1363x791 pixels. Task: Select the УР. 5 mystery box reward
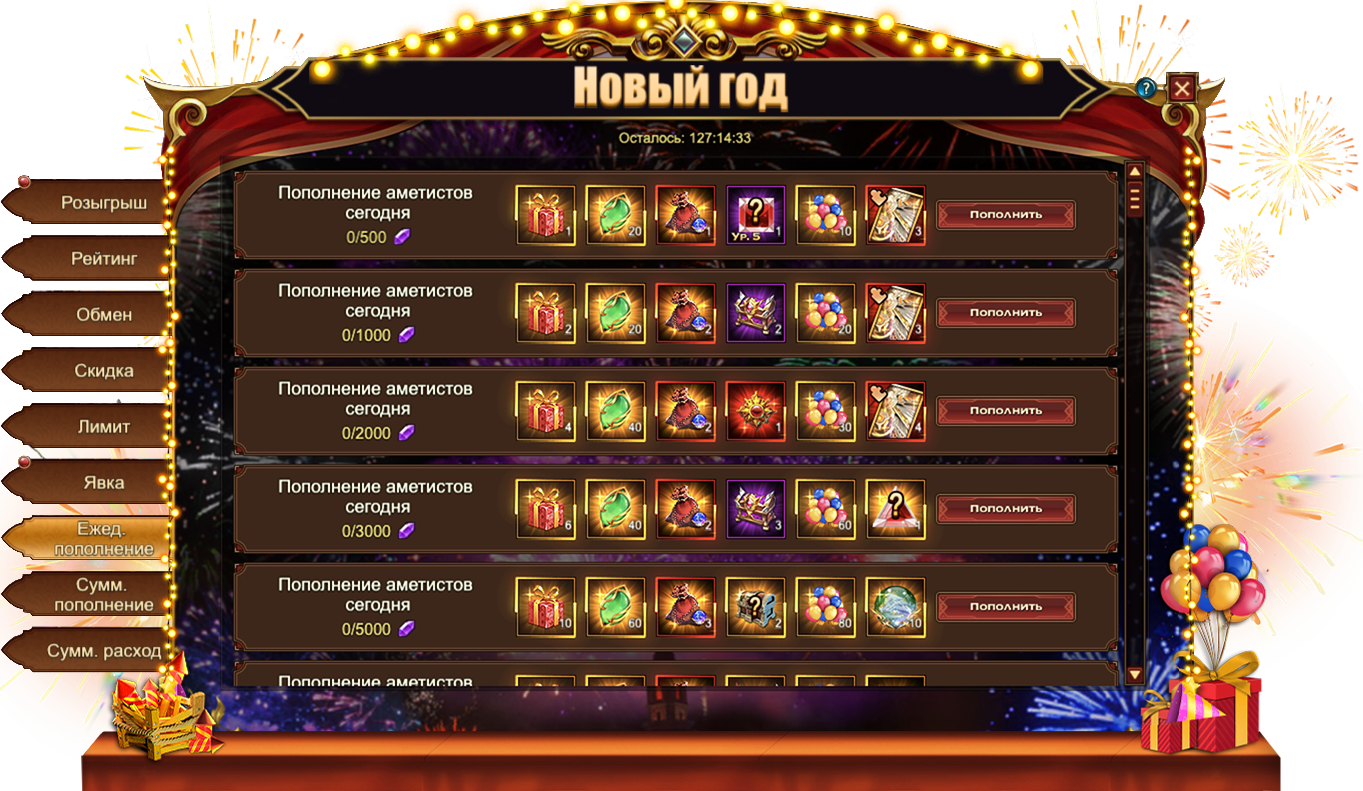[755, 214]
